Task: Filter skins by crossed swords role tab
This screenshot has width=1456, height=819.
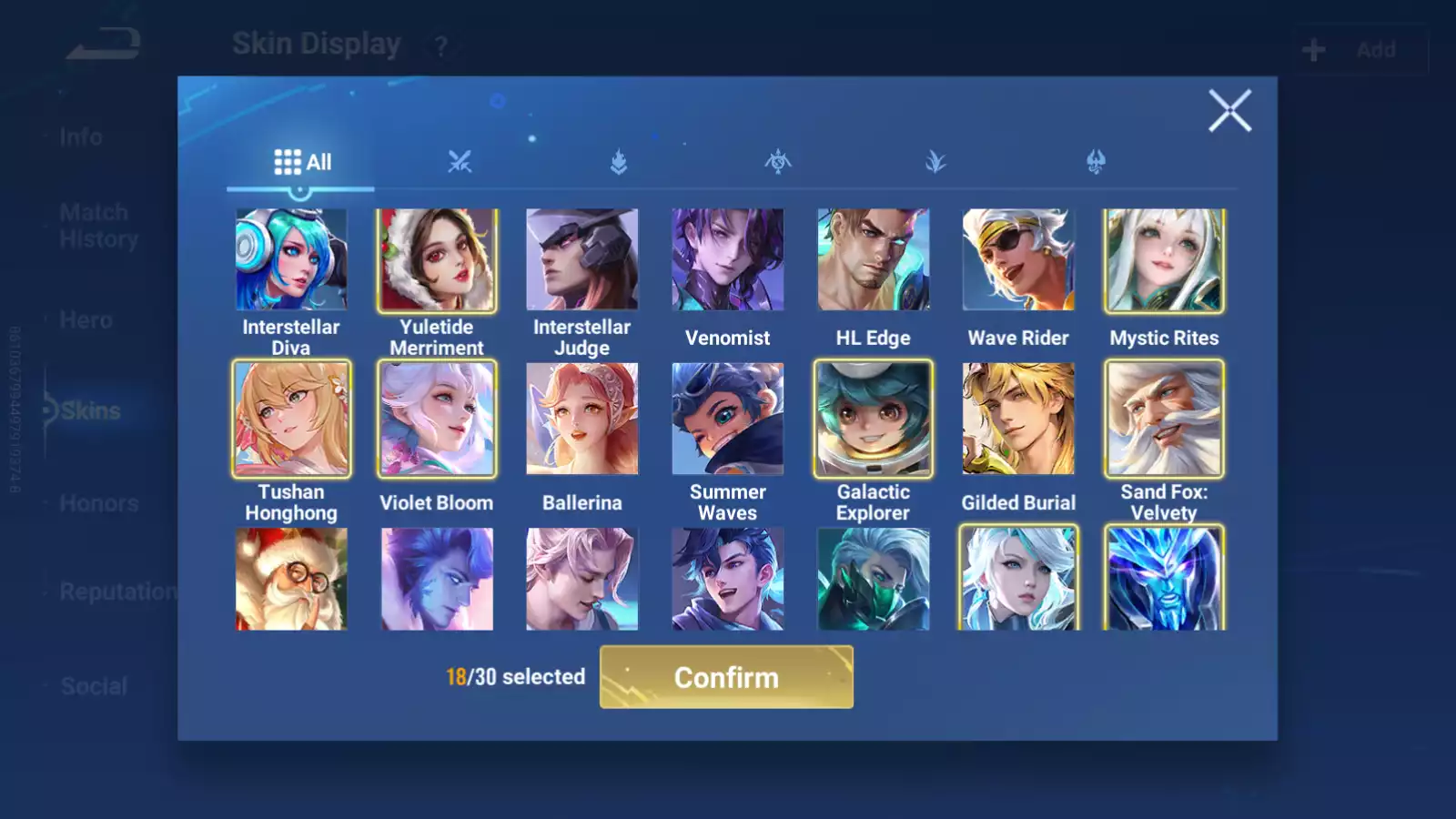Action: click(460, 162)
